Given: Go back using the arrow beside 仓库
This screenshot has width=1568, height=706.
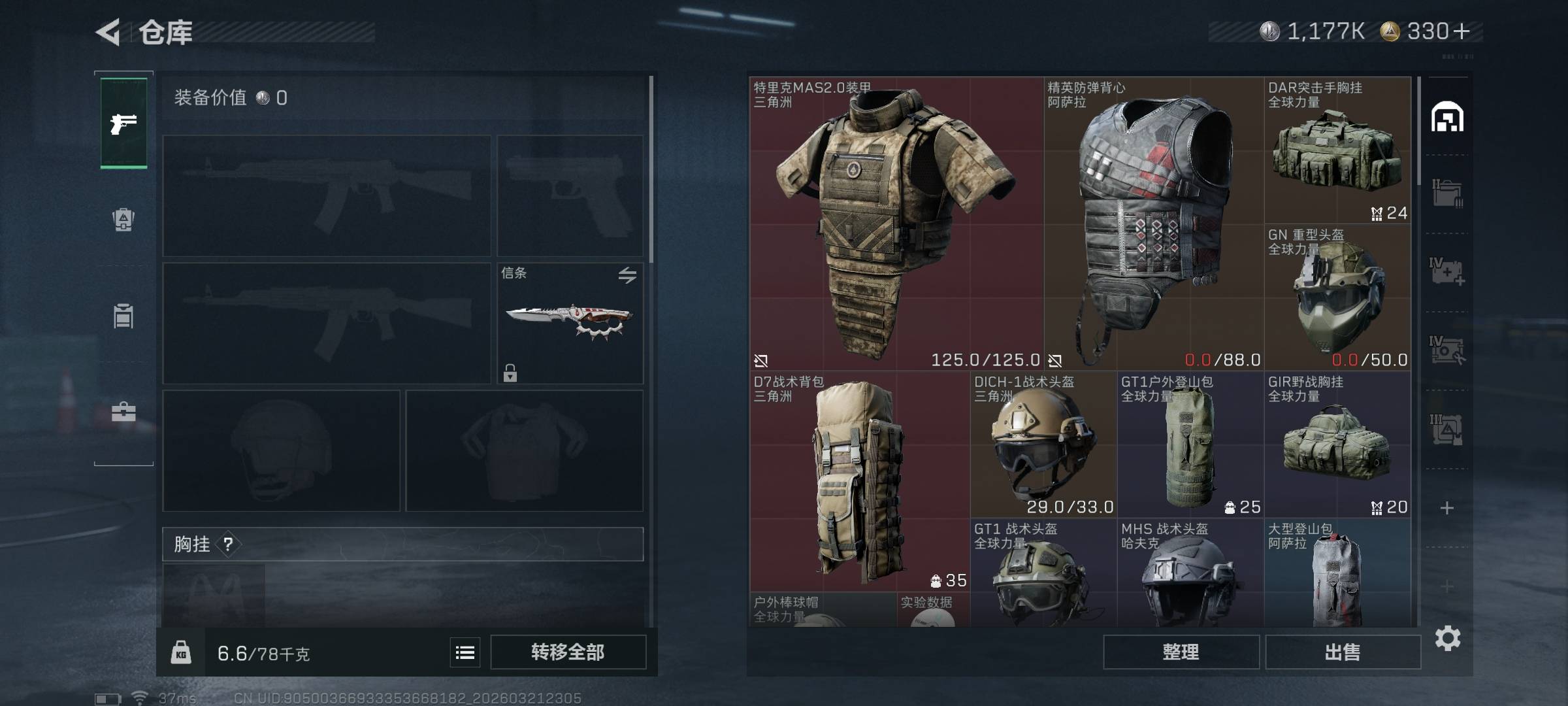Looking at the screenshot, I should [x=108, y=32].
